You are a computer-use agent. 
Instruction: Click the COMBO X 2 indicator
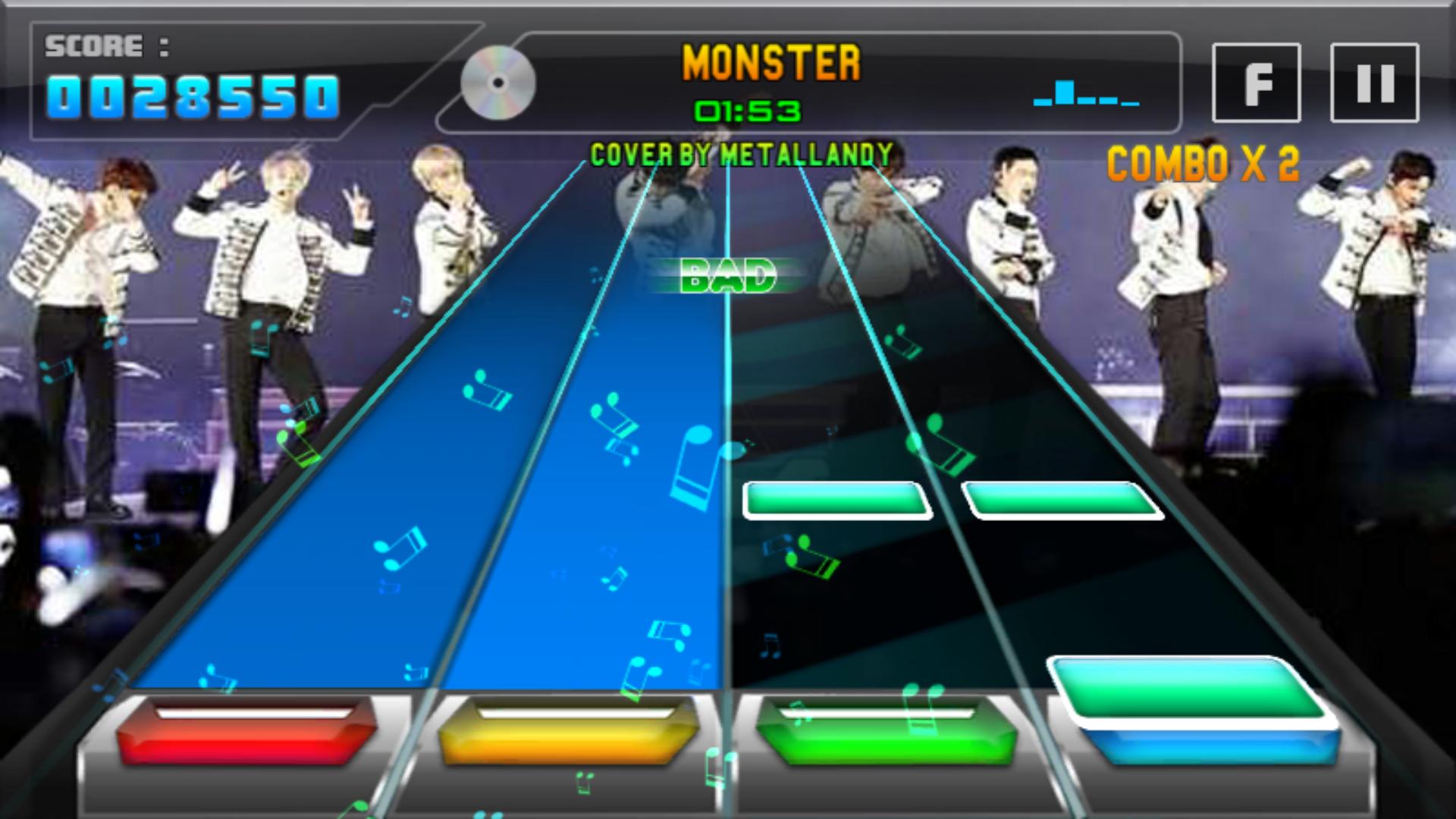point(1204,160)
